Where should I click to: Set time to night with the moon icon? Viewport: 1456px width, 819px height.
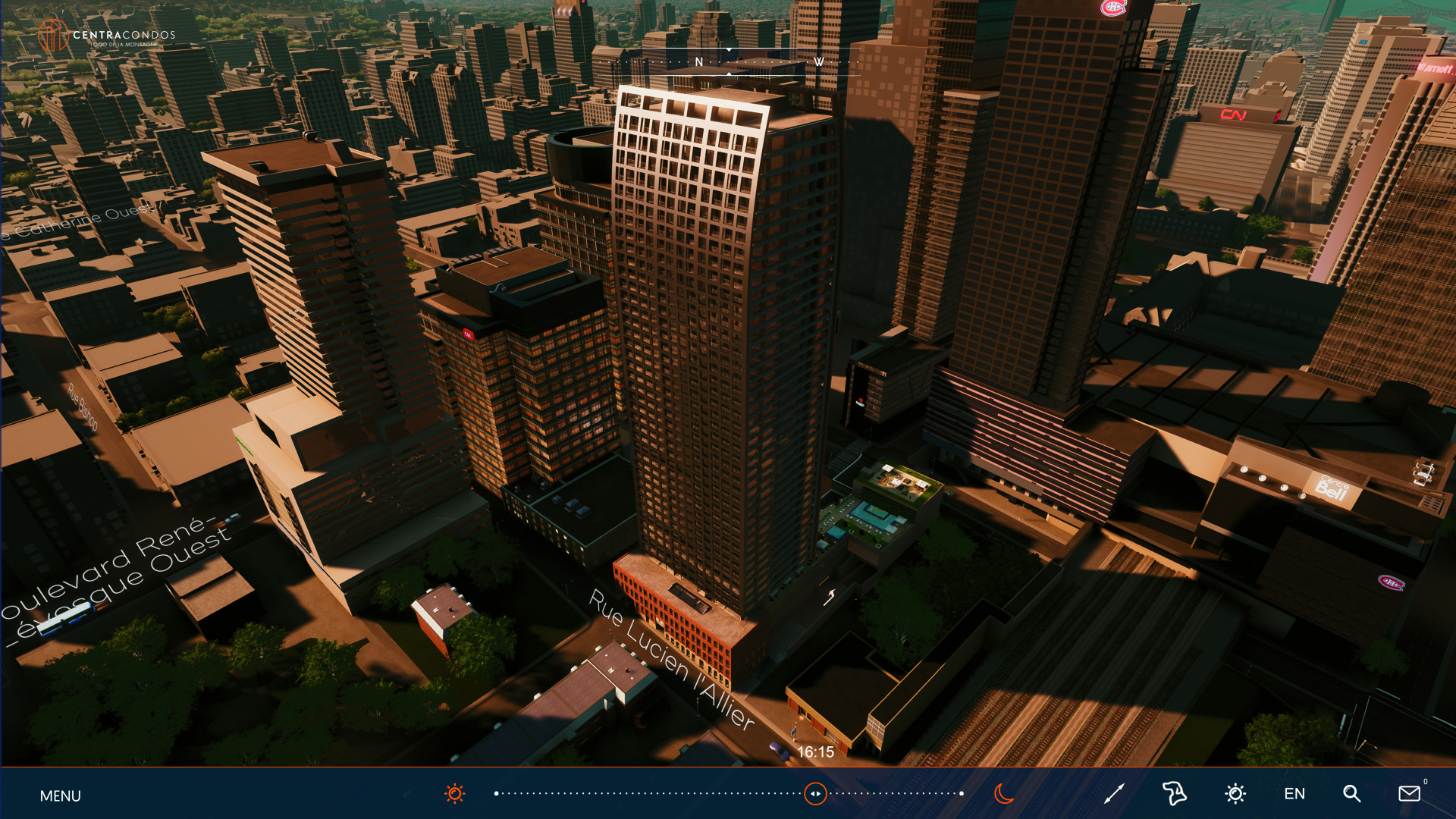click(1004, 794)
